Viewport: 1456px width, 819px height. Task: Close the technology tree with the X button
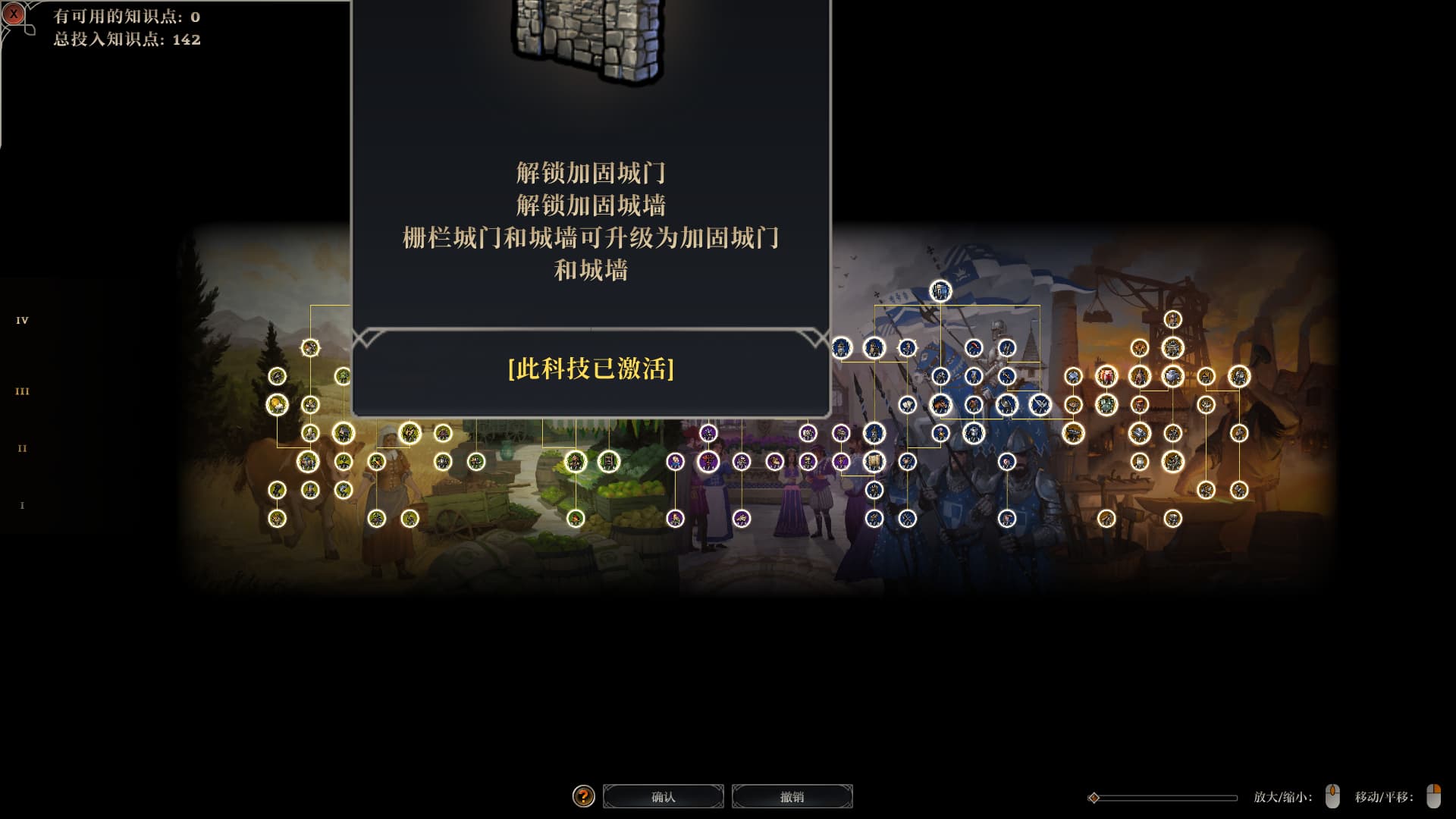[x=14, y=14]
